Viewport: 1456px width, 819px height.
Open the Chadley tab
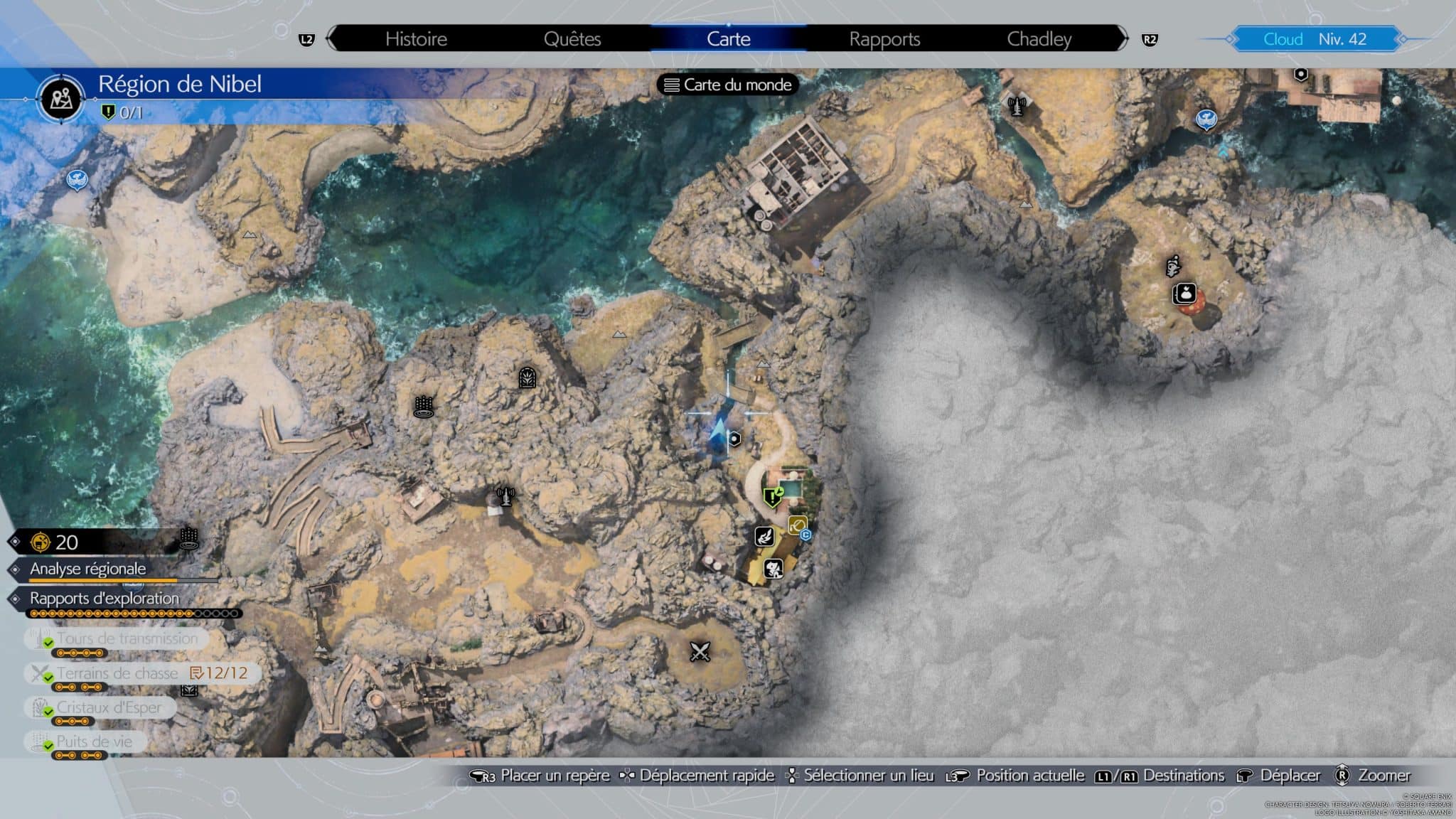(1041, 39)
